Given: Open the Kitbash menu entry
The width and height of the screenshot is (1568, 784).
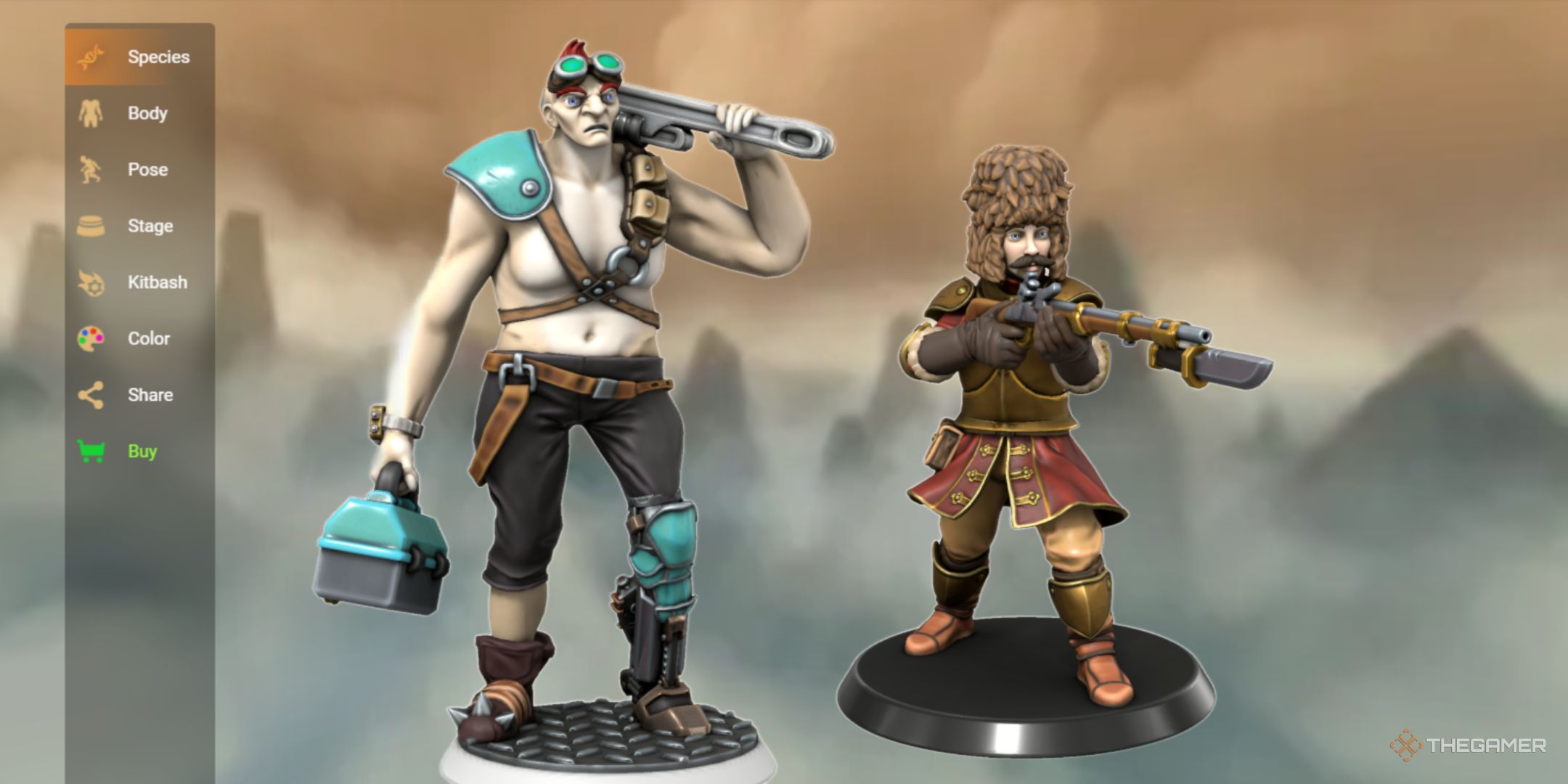Looking at the screenshot, I should [158, 282].
